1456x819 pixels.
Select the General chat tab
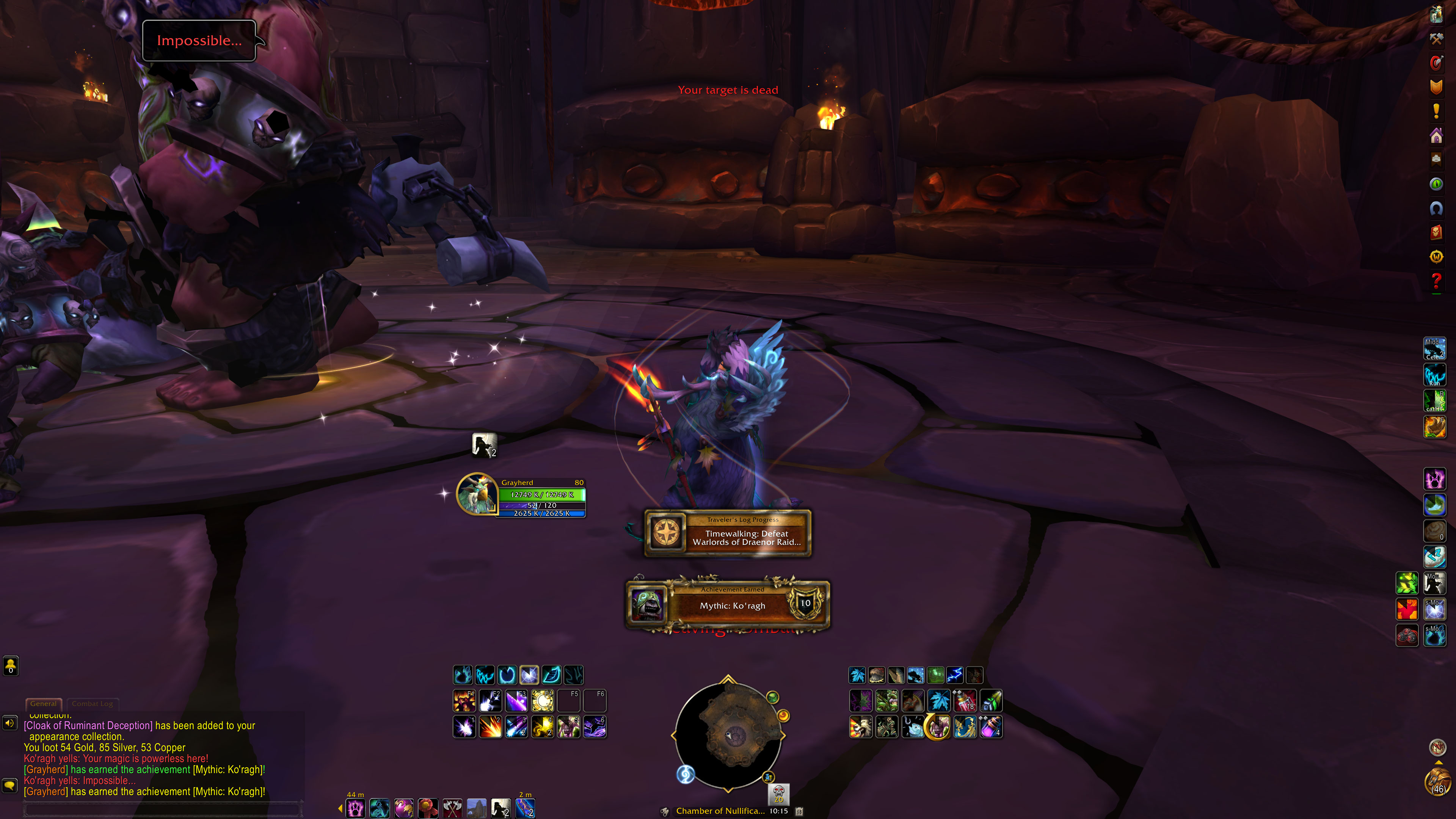44,704
